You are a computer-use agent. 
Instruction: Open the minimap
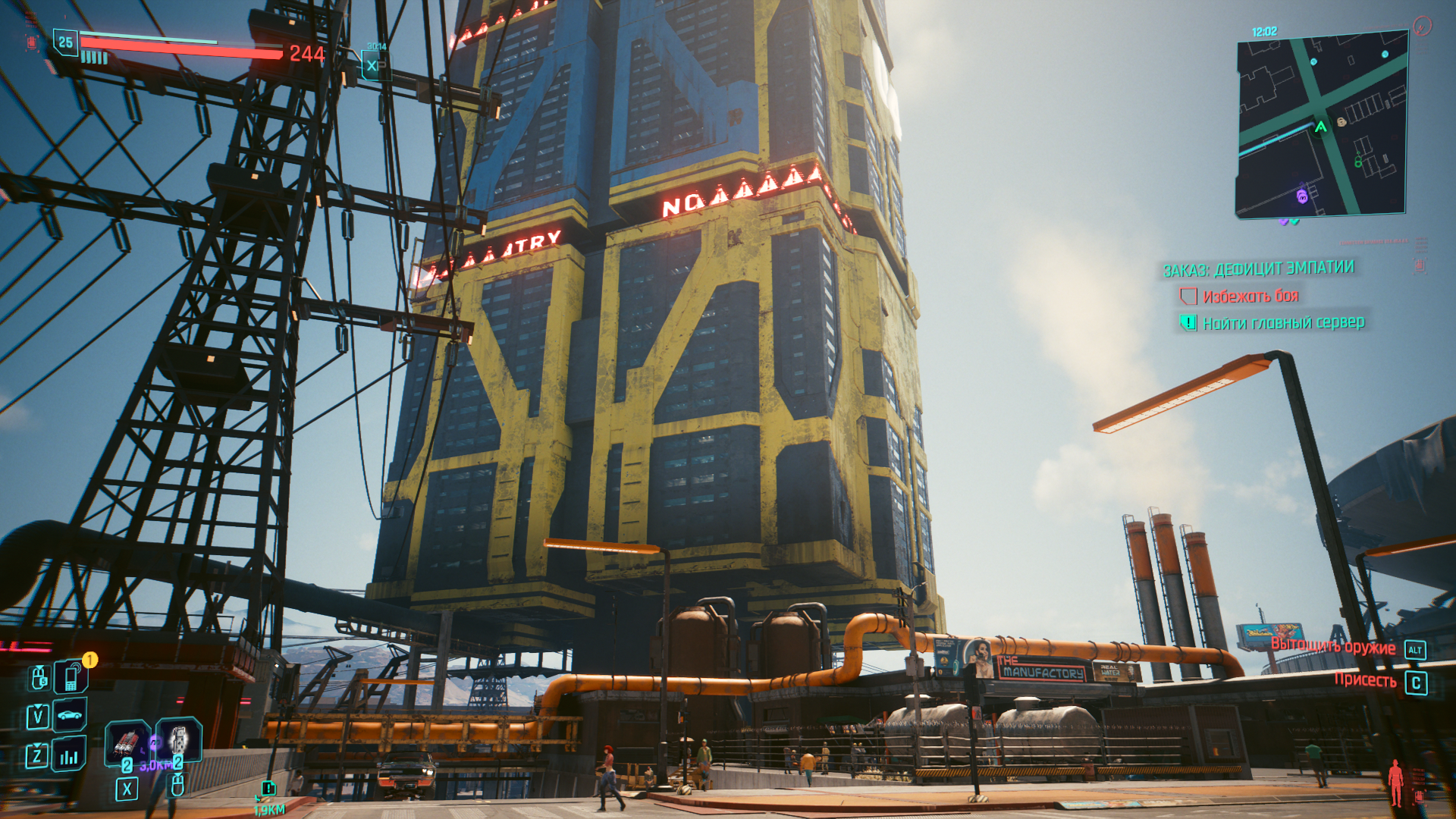tap(1321, 125)
